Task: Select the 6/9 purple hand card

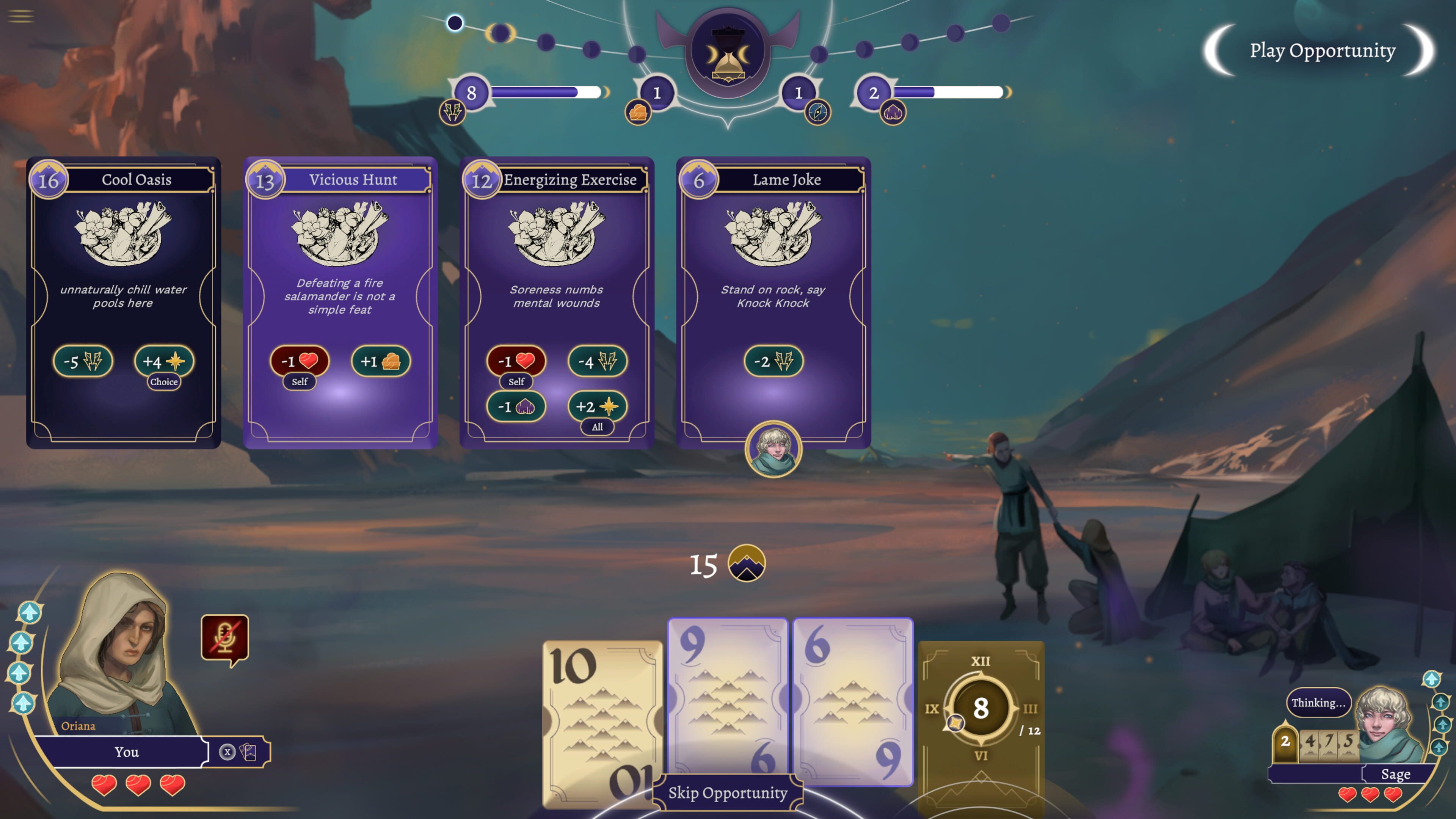Action: (x=852, y=701)
